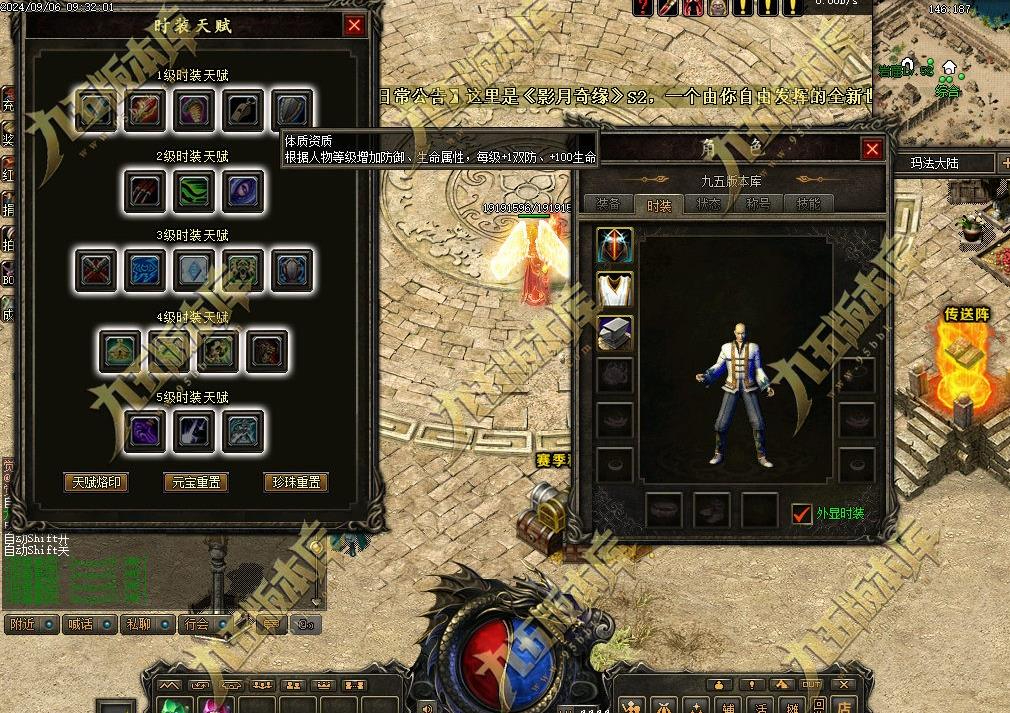Close the 角色 character panel

click(x=872, y=149)
